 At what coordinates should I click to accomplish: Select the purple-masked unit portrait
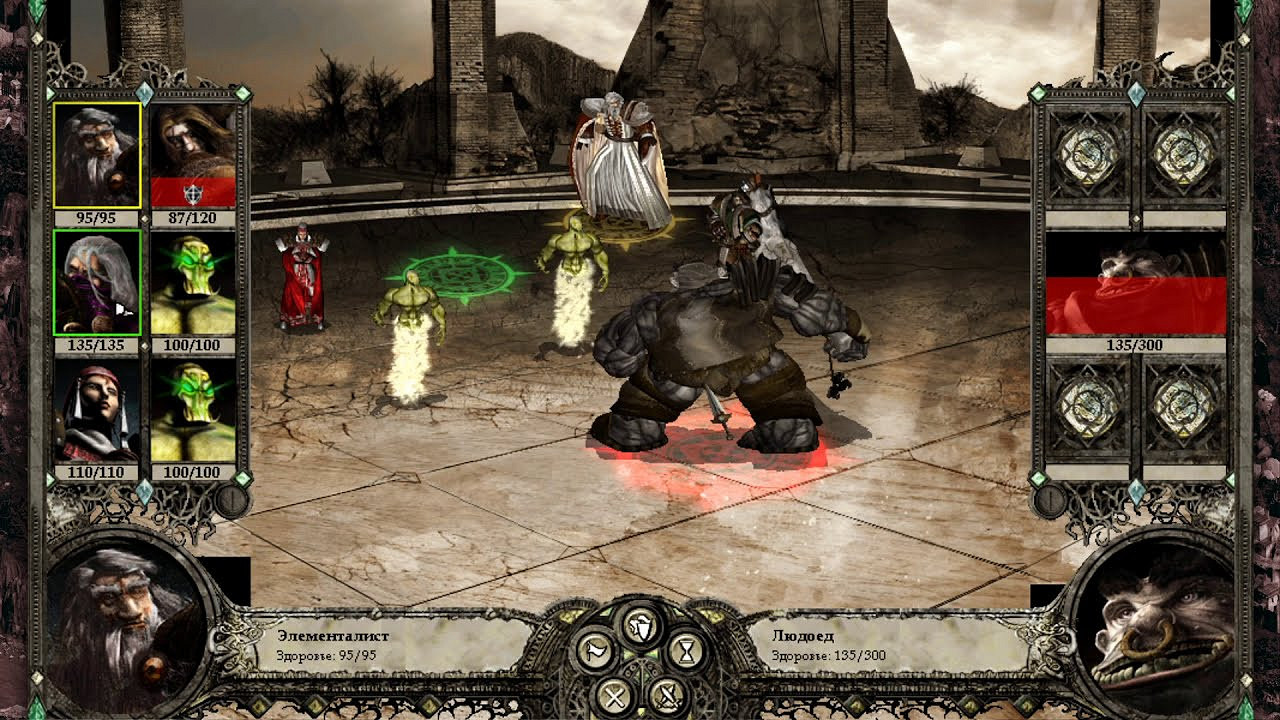coord(97,283)
